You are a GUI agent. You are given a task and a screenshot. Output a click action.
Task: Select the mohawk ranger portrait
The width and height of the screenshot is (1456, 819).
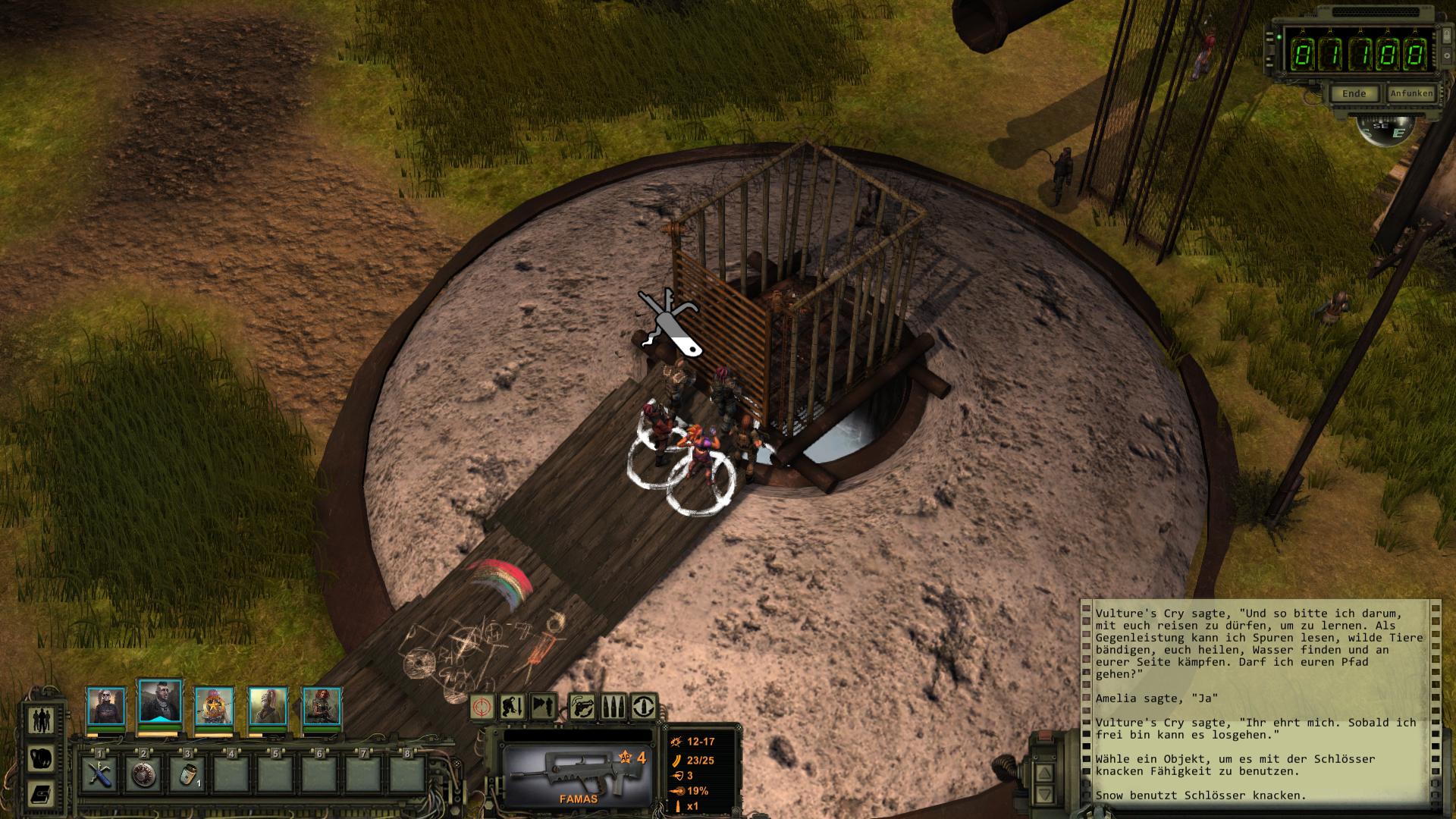(x=160, y=703)
